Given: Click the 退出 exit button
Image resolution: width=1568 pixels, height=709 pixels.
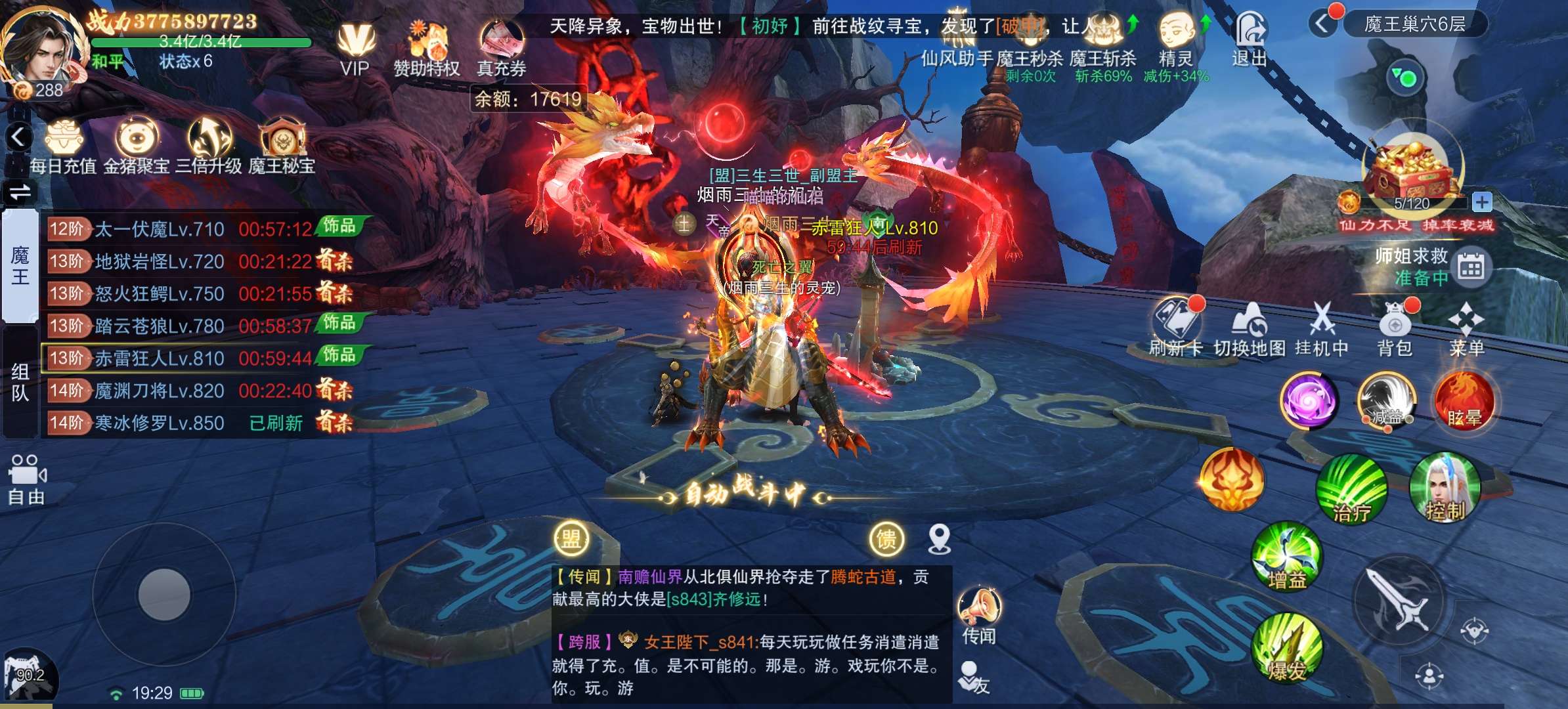Looking at the screenshot, I should point(1249,39).
